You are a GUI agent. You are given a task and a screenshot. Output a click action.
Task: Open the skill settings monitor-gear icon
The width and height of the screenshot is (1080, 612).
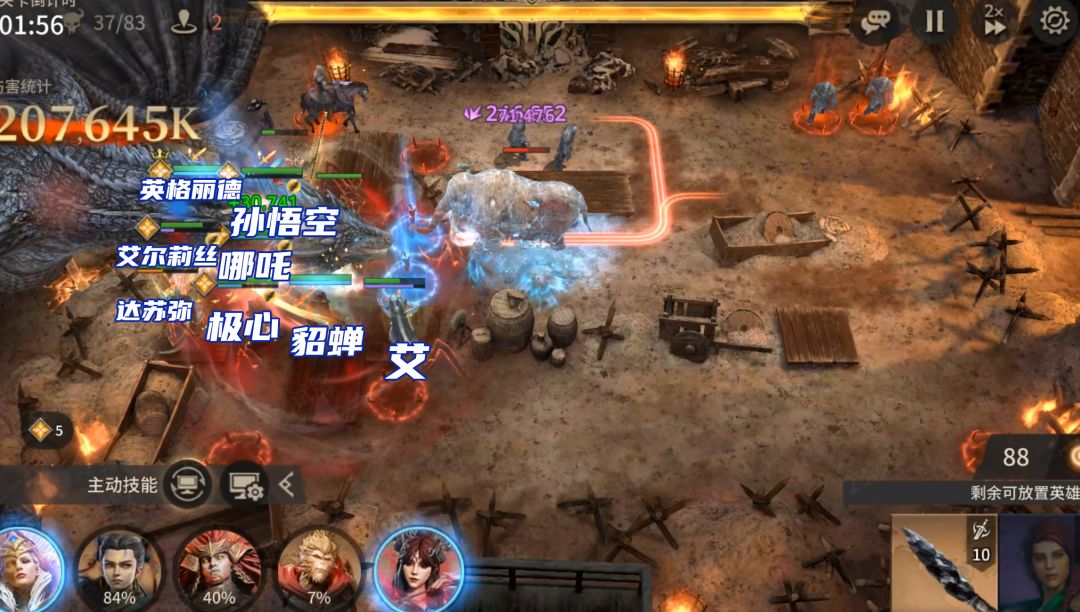pos(246,485)
